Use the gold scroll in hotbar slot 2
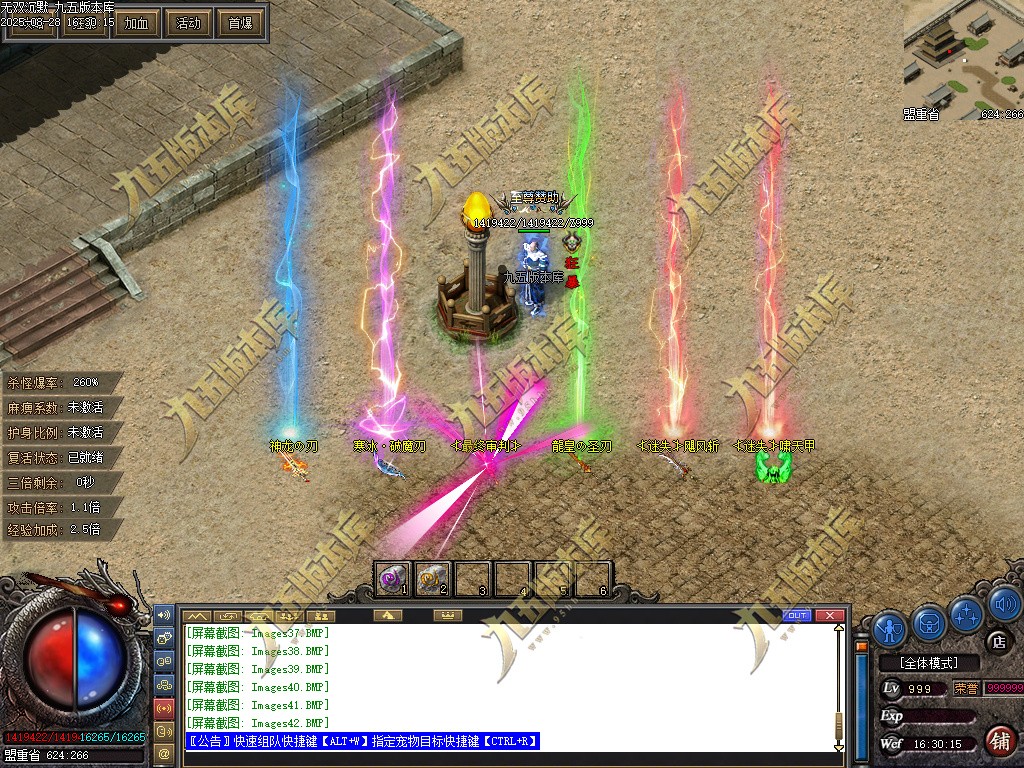Image resolution: width=1024 pixels, height=768 pixels. (433, 577)
